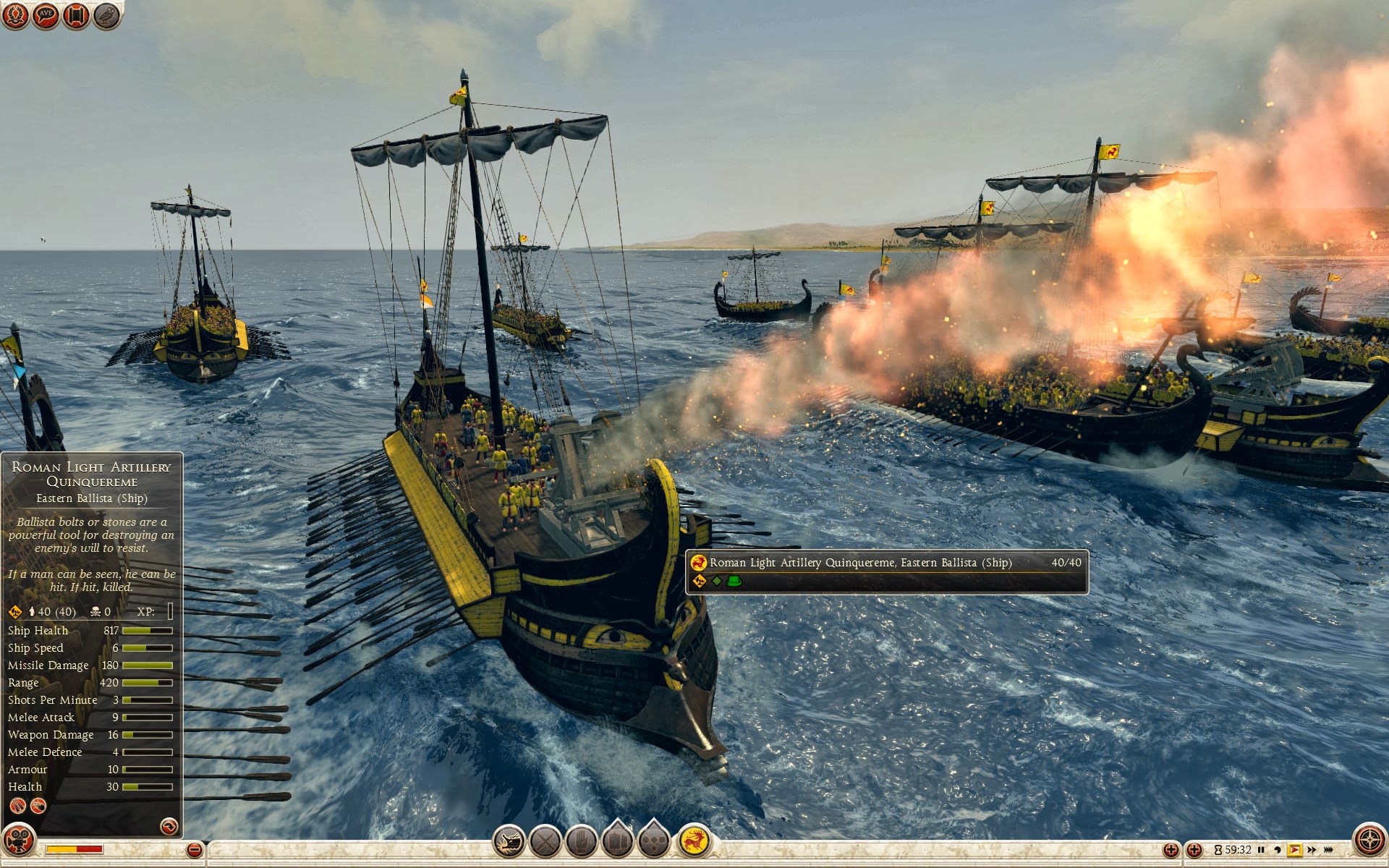Click the red arrow button on unit info panel
The width and height of the screenshot is (1389, 868).
[x=169, y=826]
